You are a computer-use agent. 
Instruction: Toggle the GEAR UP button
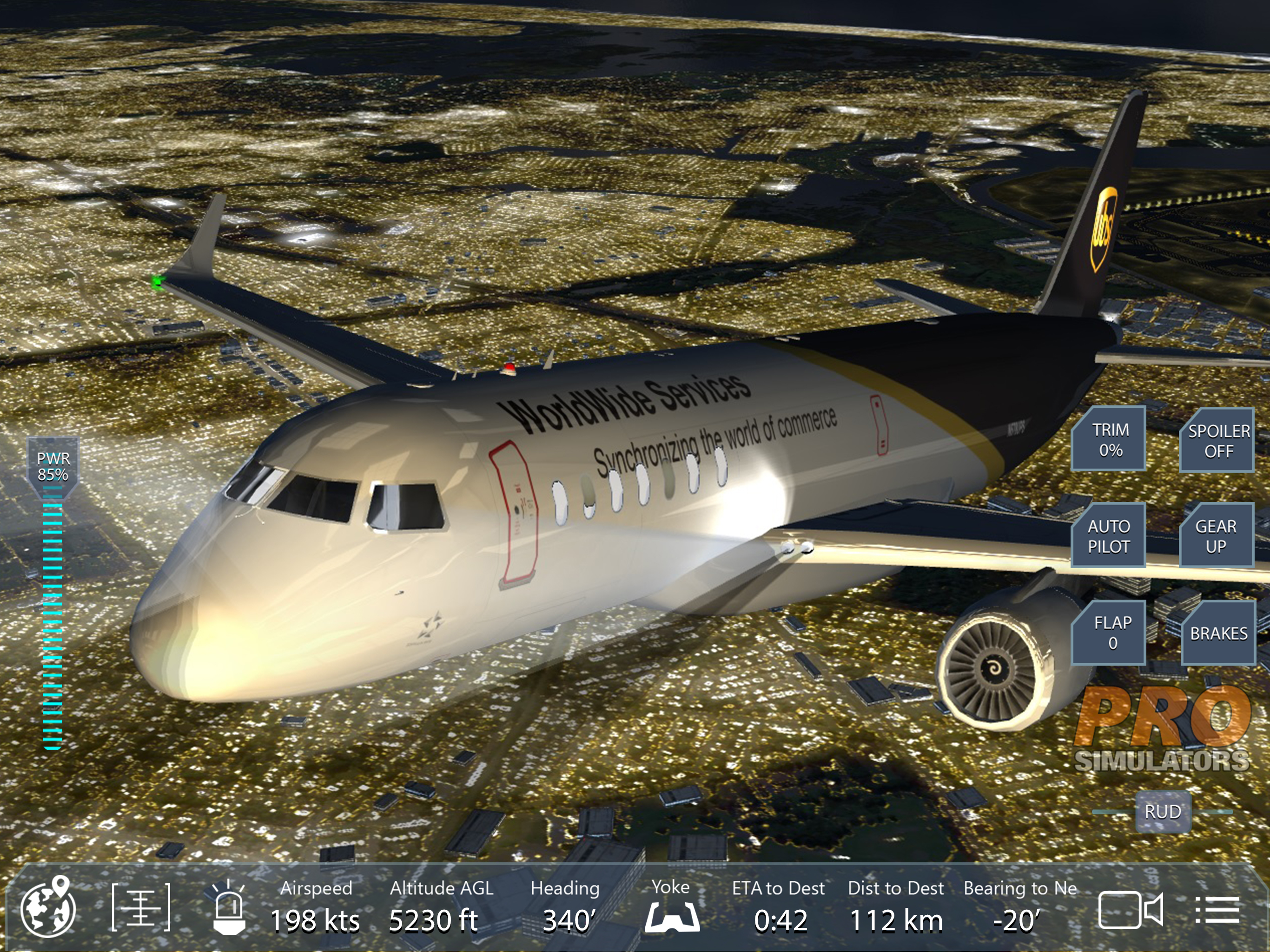click(1216, 535)
